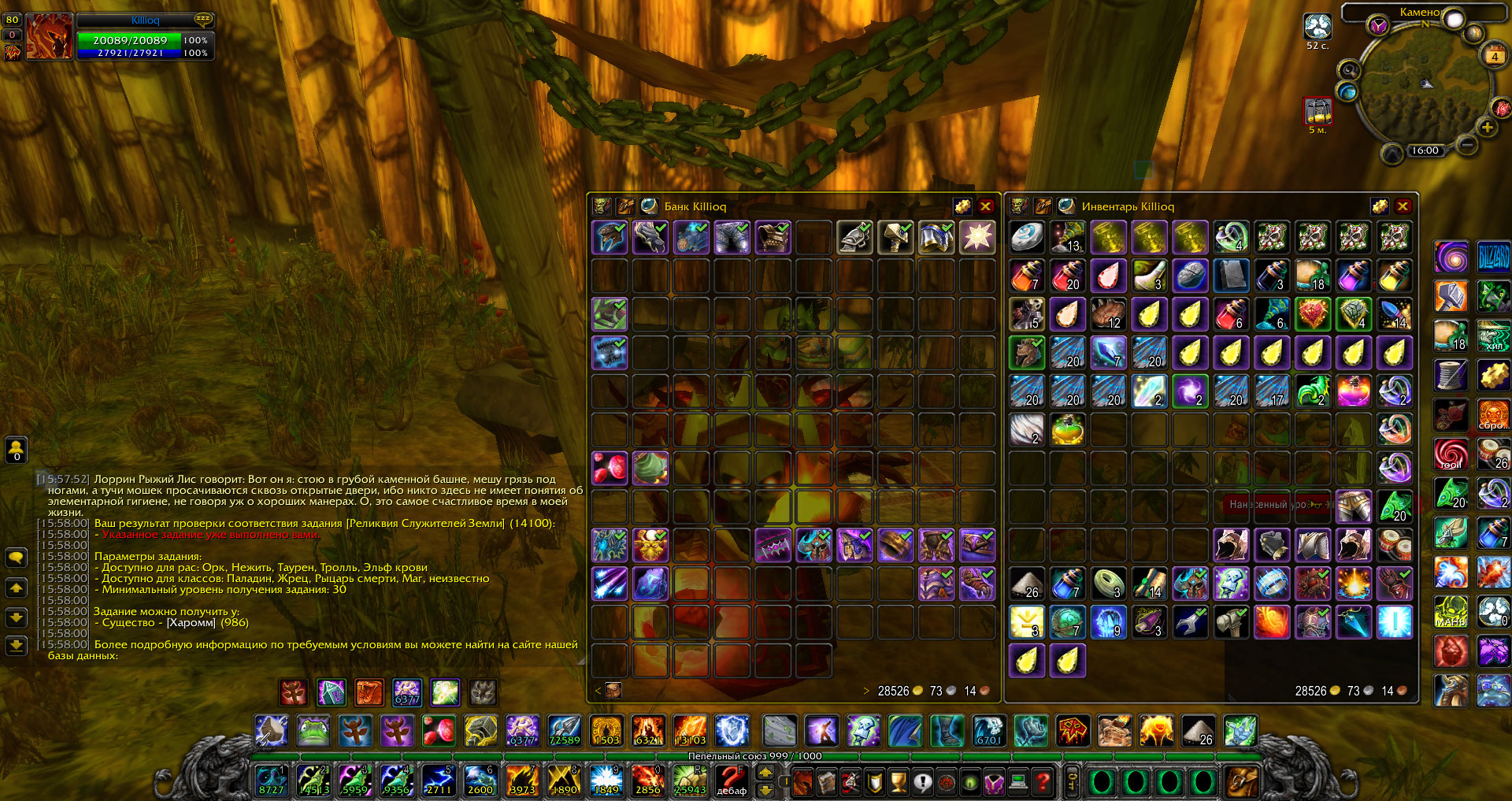The image size is (1512, 801).
Task: Activate the green frog Hex ability
Action: (x=313, y=732)
